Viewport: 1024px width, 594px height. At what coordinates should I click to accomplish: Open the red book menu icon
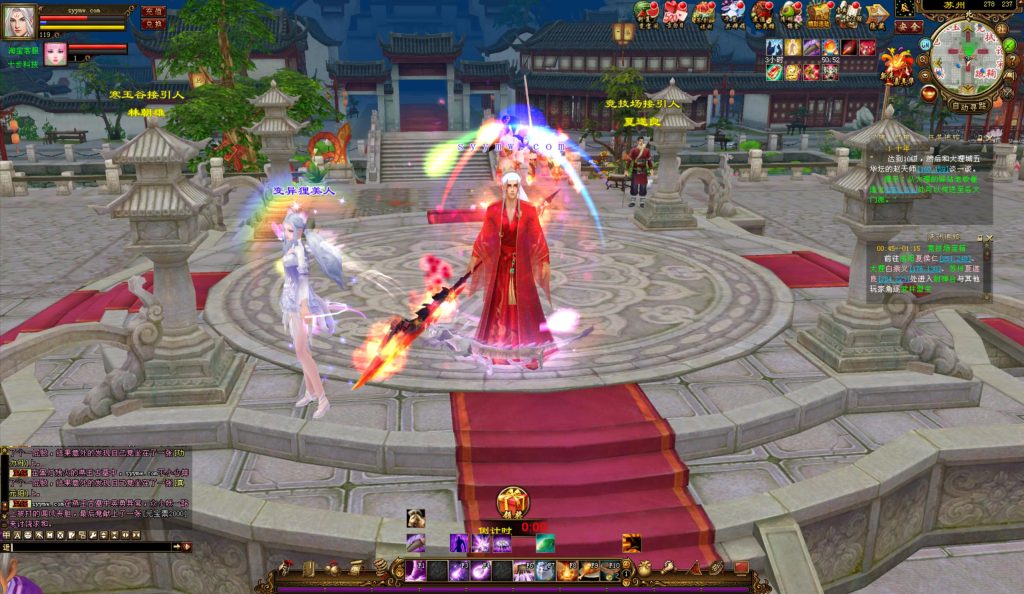tap(741, 568)
